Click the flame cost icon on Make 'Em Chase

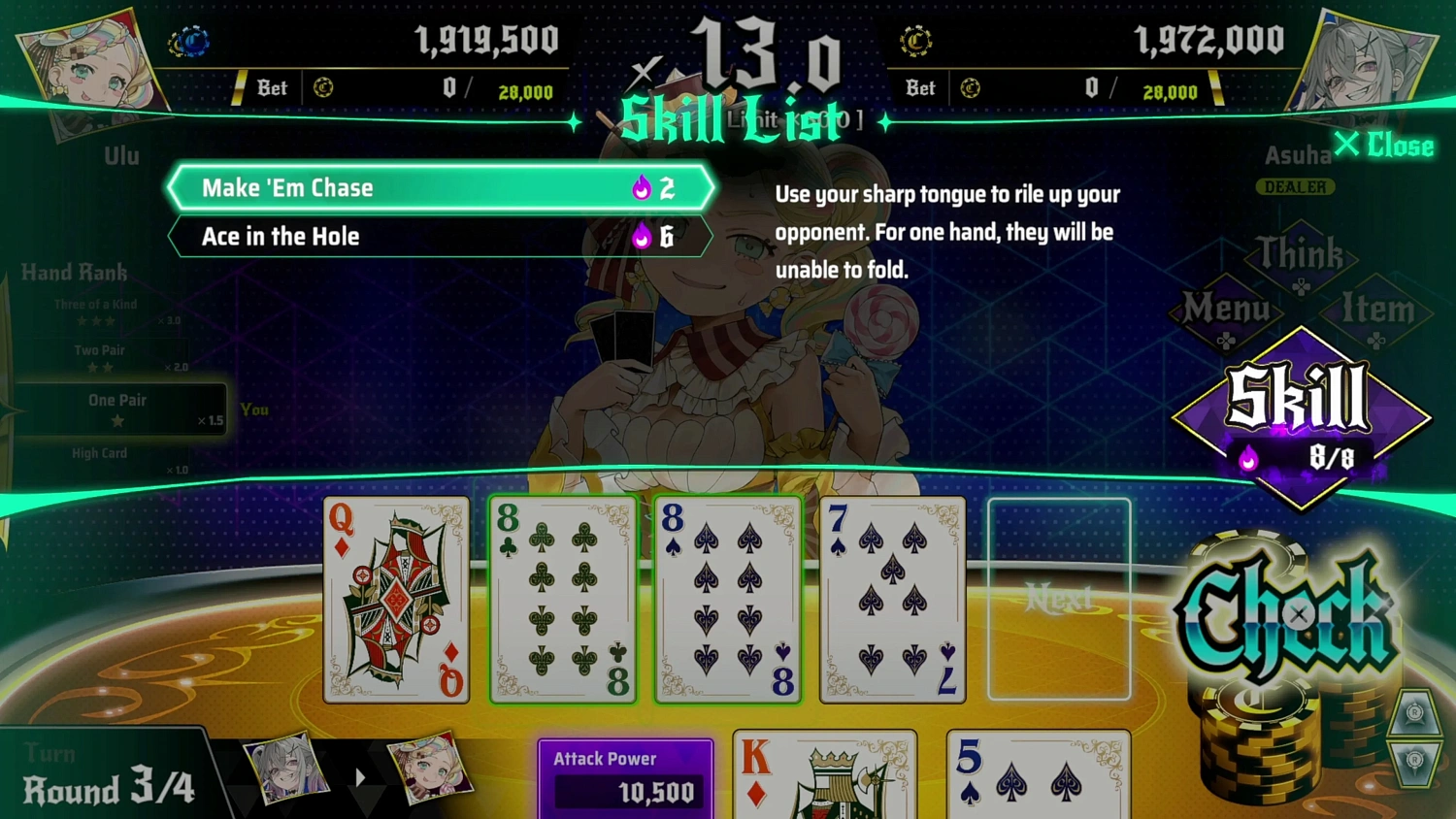tap(642, 188)
